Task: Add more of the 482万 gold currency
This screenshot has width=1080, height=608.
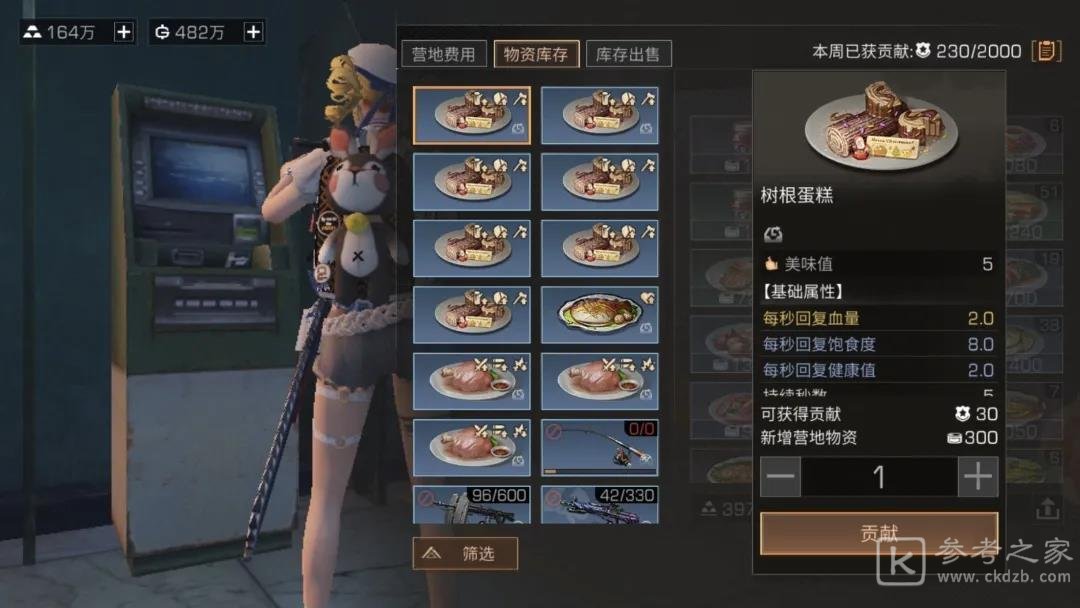Action: click(x=254, y=32)
